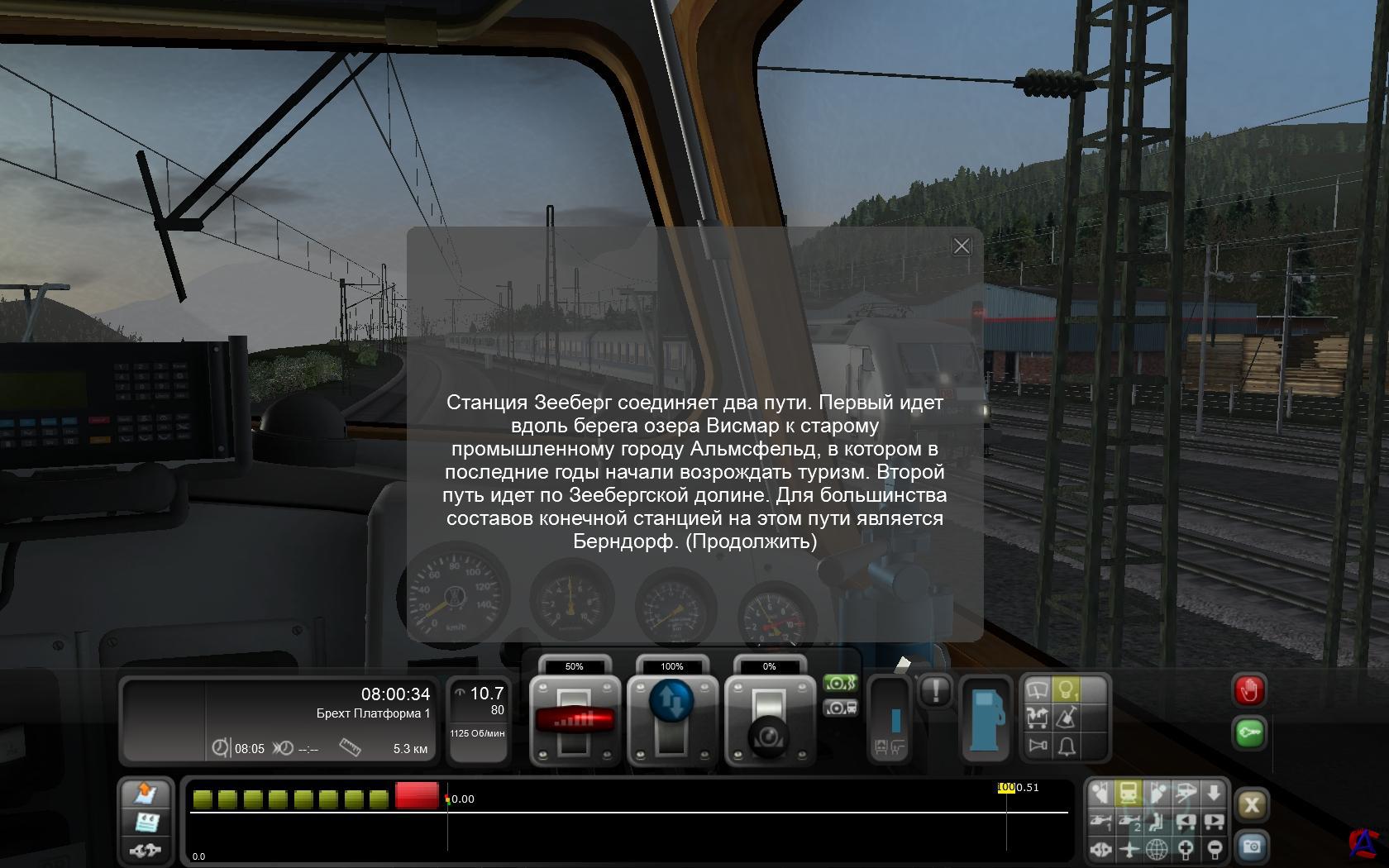Image resolution: width=1389 pixels, height=868 pixels.
Task: Hit the red emergency stop hand button
Action: point(1248,690)
